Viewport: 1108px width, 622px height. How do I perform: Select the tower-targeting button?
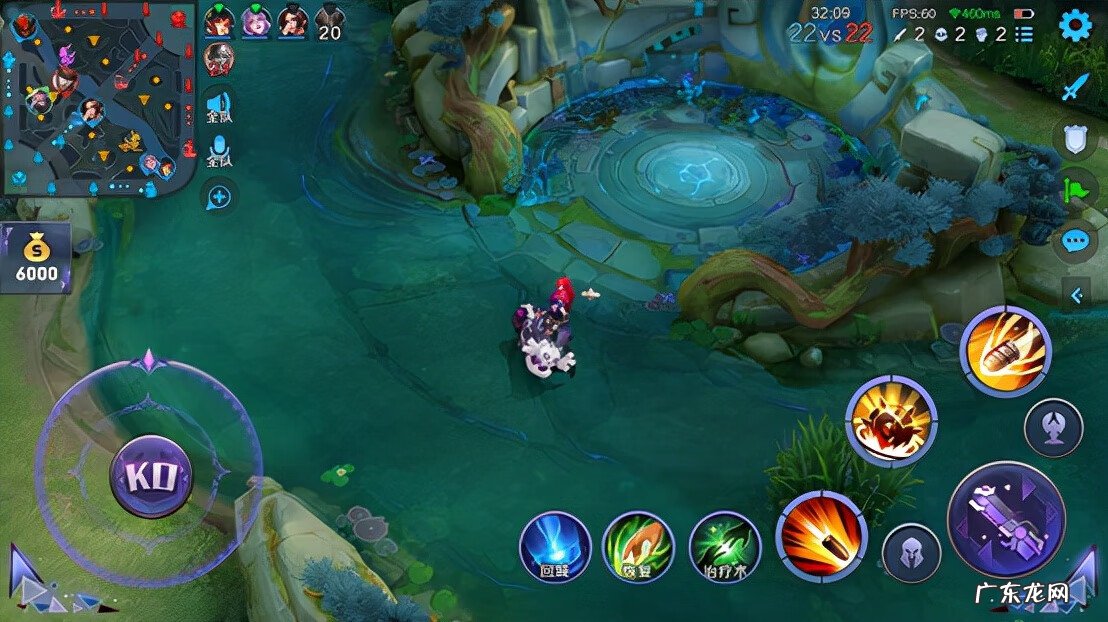1053,428
